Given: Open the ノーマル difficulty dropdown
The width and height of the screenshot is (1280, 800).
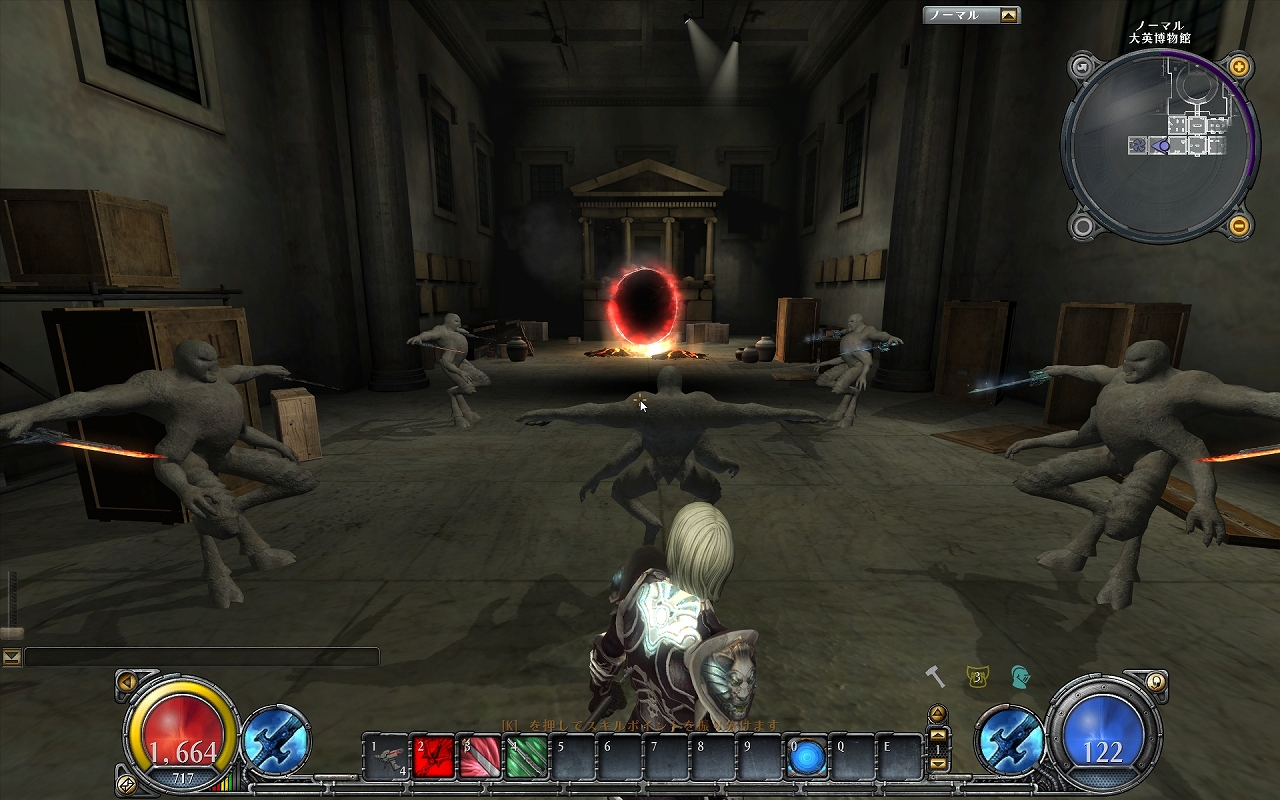Looking at the screenshot, I should click(x=1009, y=15).
